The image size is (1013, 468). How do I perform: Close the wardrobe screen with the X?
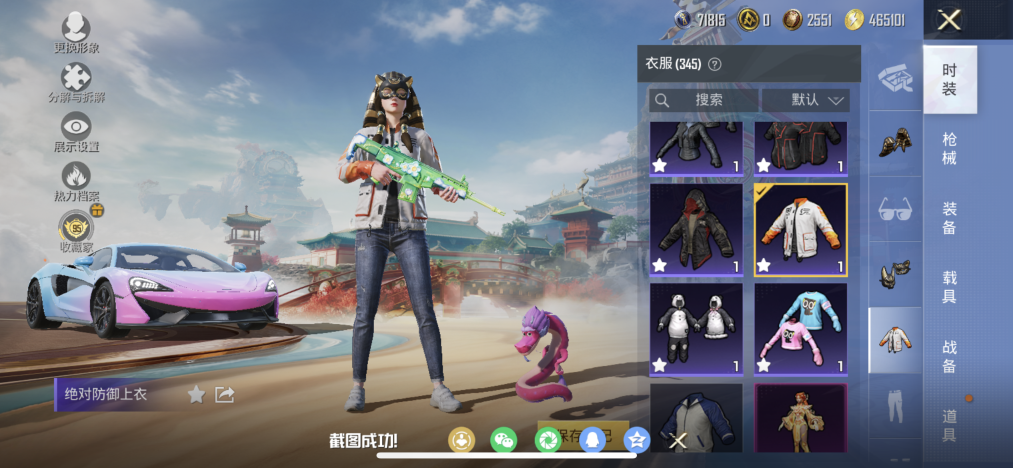950,19
